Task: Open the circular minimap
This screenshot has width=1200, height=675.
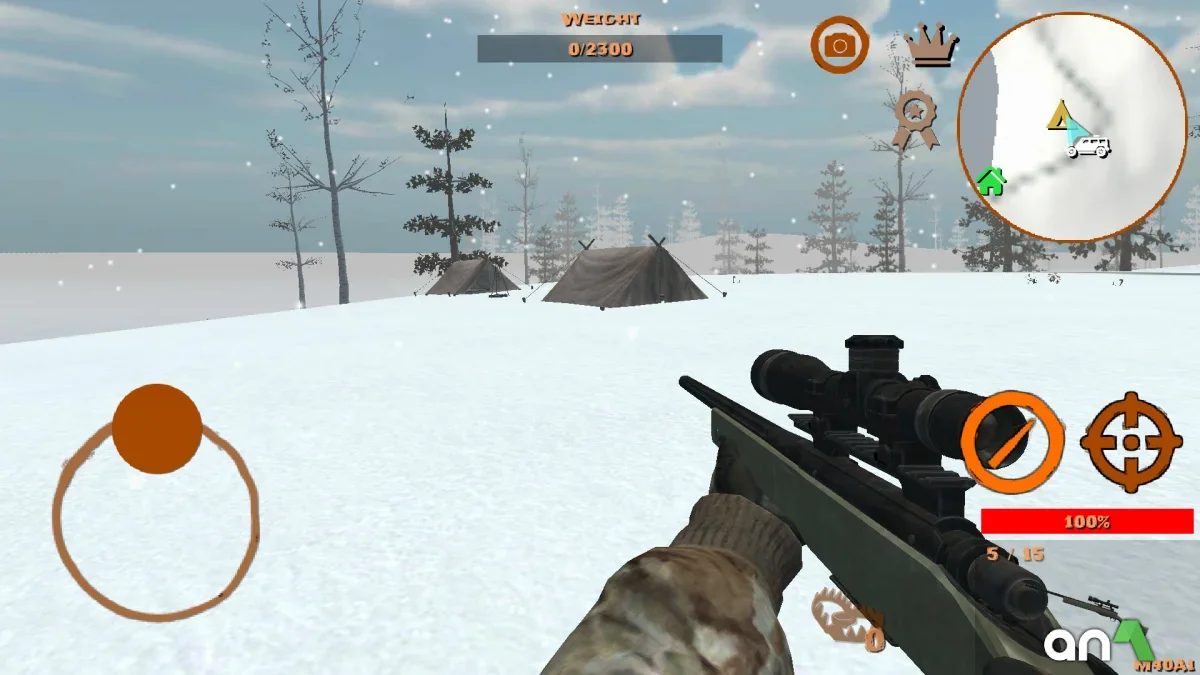Action: click(x=1071, y=127)
